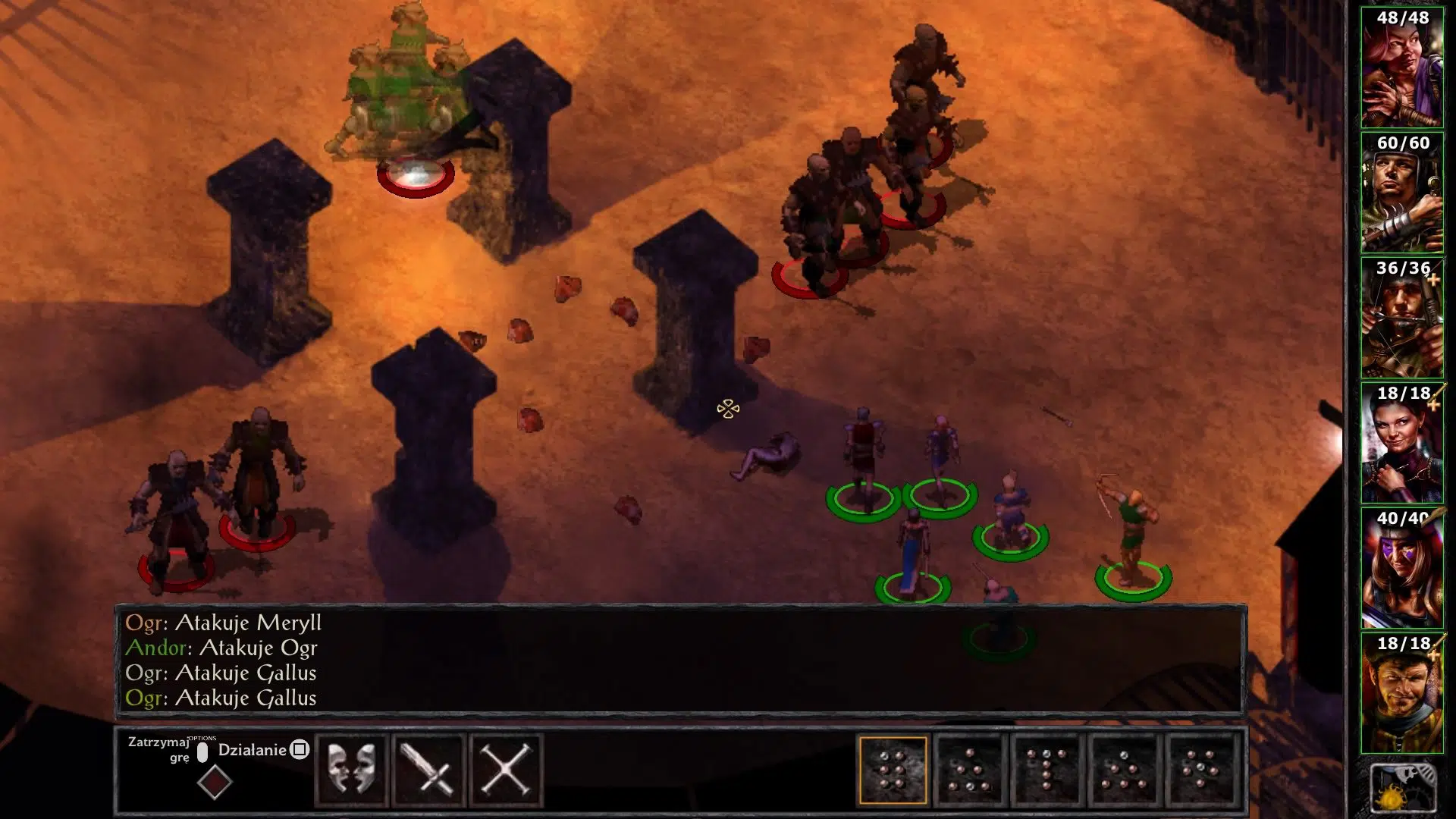Select the second diagonal line formation icon

(971, 768)
